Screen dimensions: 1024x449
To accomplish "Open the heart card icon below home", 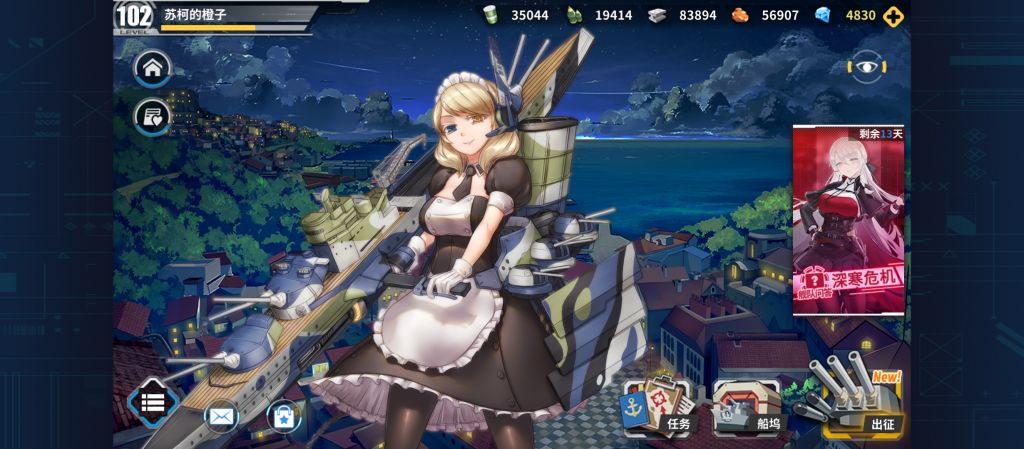I will pos(153,118).
